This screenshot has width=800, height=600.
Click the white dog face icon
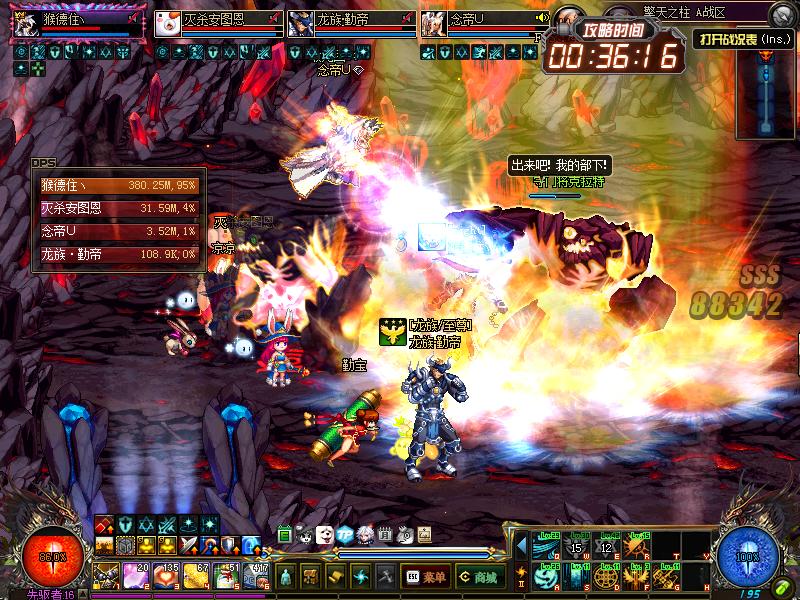coord(325,535)
